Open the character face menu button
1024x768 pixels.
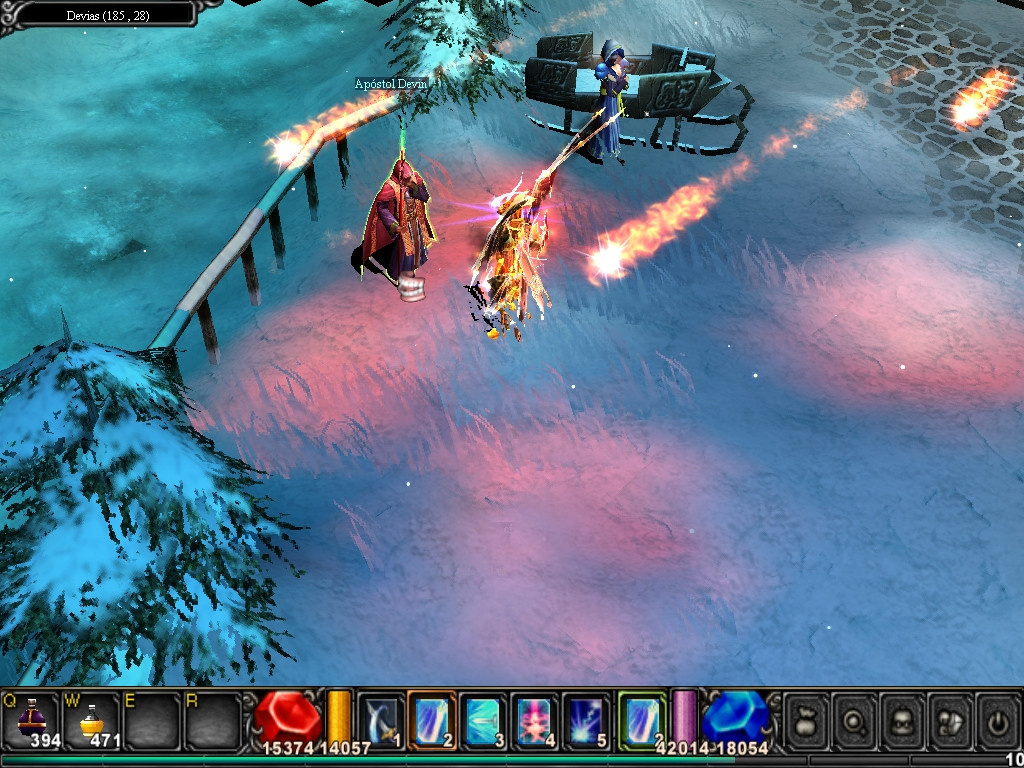pos(902,720)
